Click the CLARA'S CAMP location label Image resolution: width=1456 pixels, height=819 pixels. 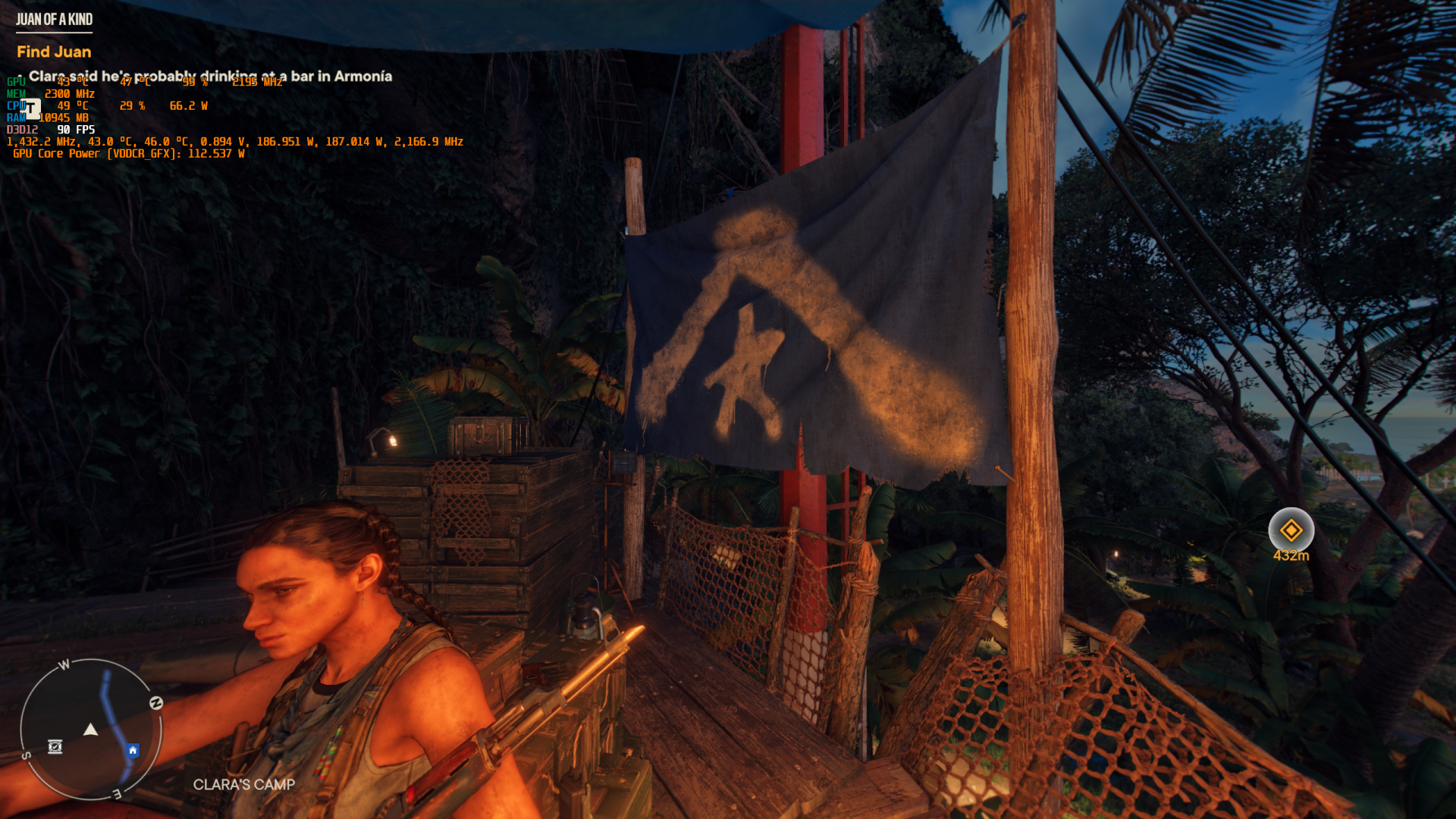click(243, 785)
